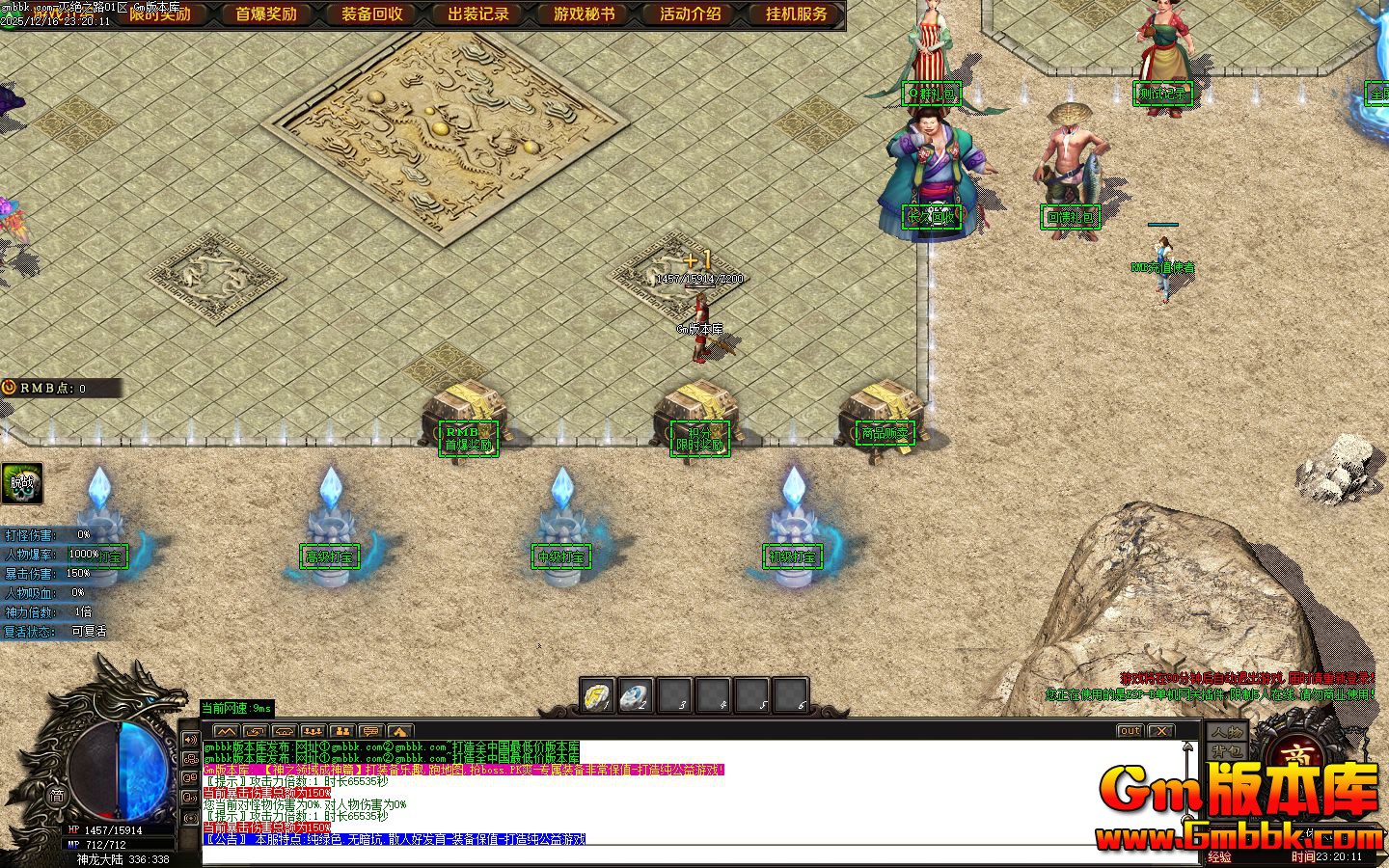
Task: Open the 商 merchant shop icon
Action: coord(1297,757)
